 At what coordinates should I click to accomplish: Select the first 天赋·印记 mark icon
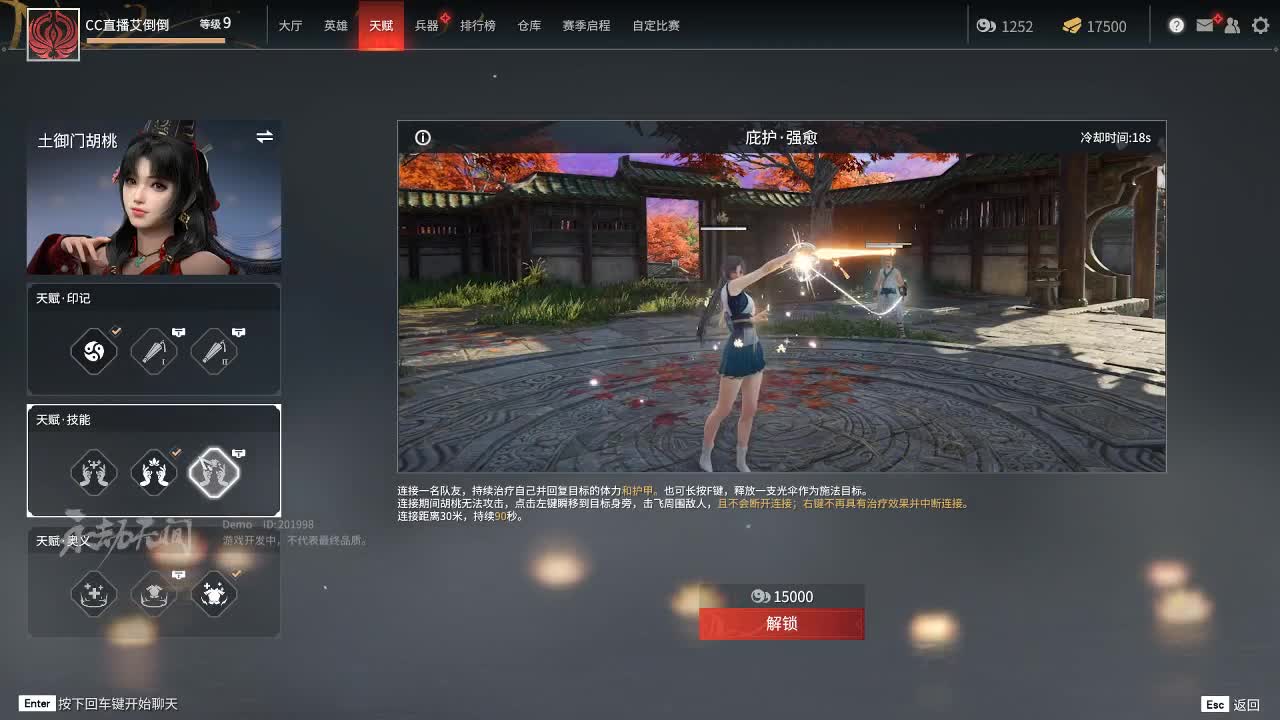[x=94, y=350]
